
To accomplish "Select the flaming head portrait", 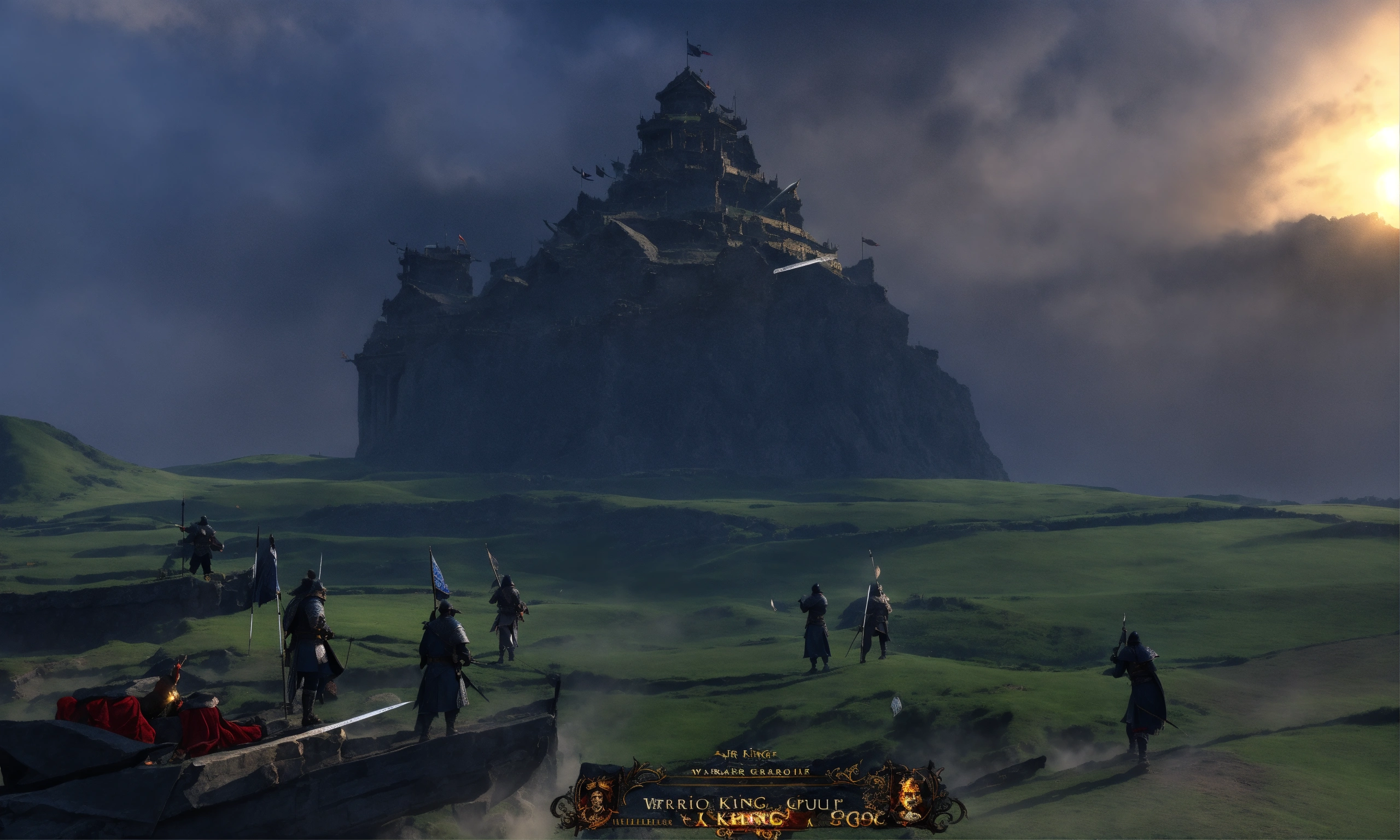I will pyautogui.click(x=912, y=794).
